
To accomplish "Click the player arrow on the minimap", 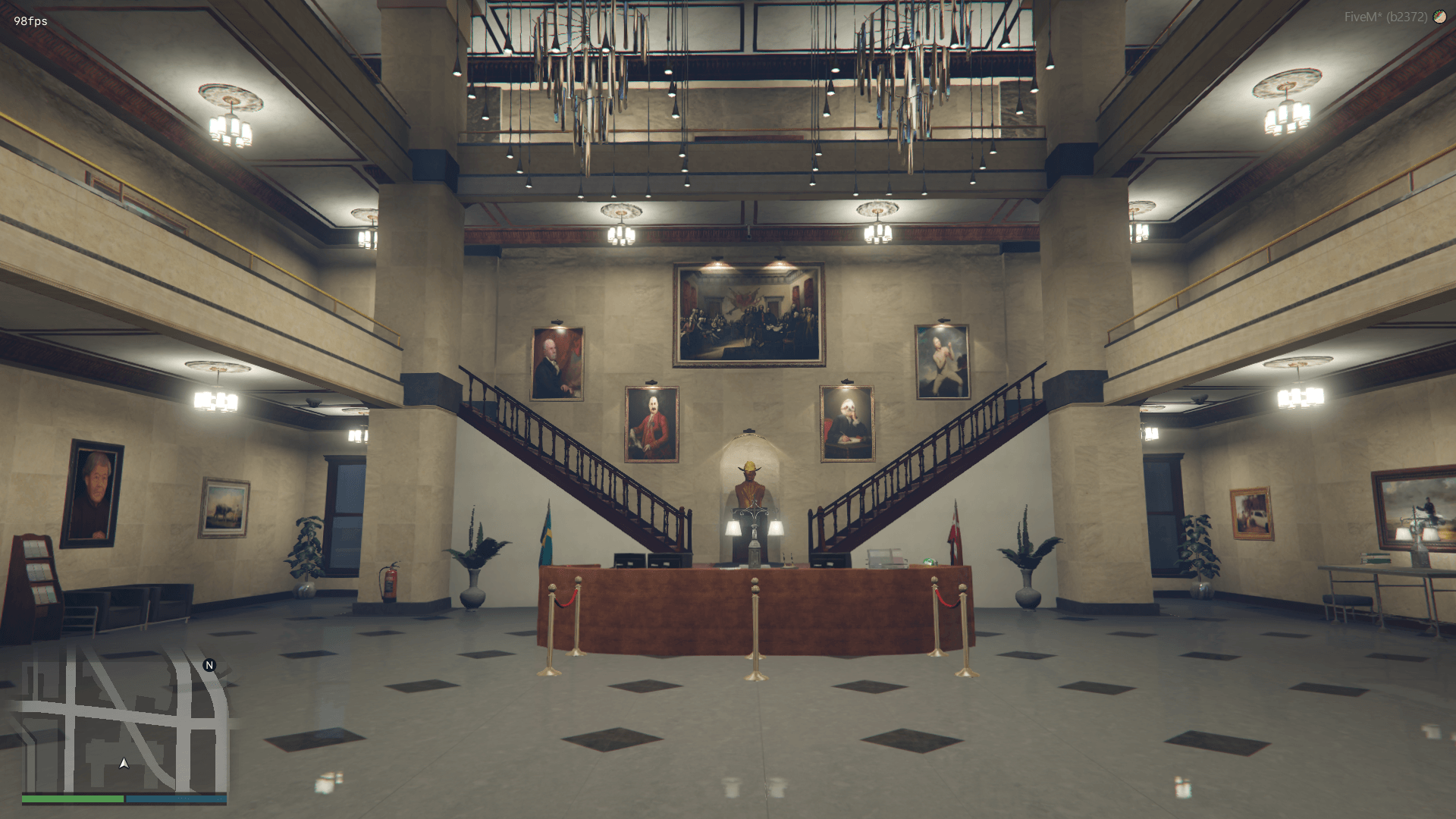I will click(124, 764).
